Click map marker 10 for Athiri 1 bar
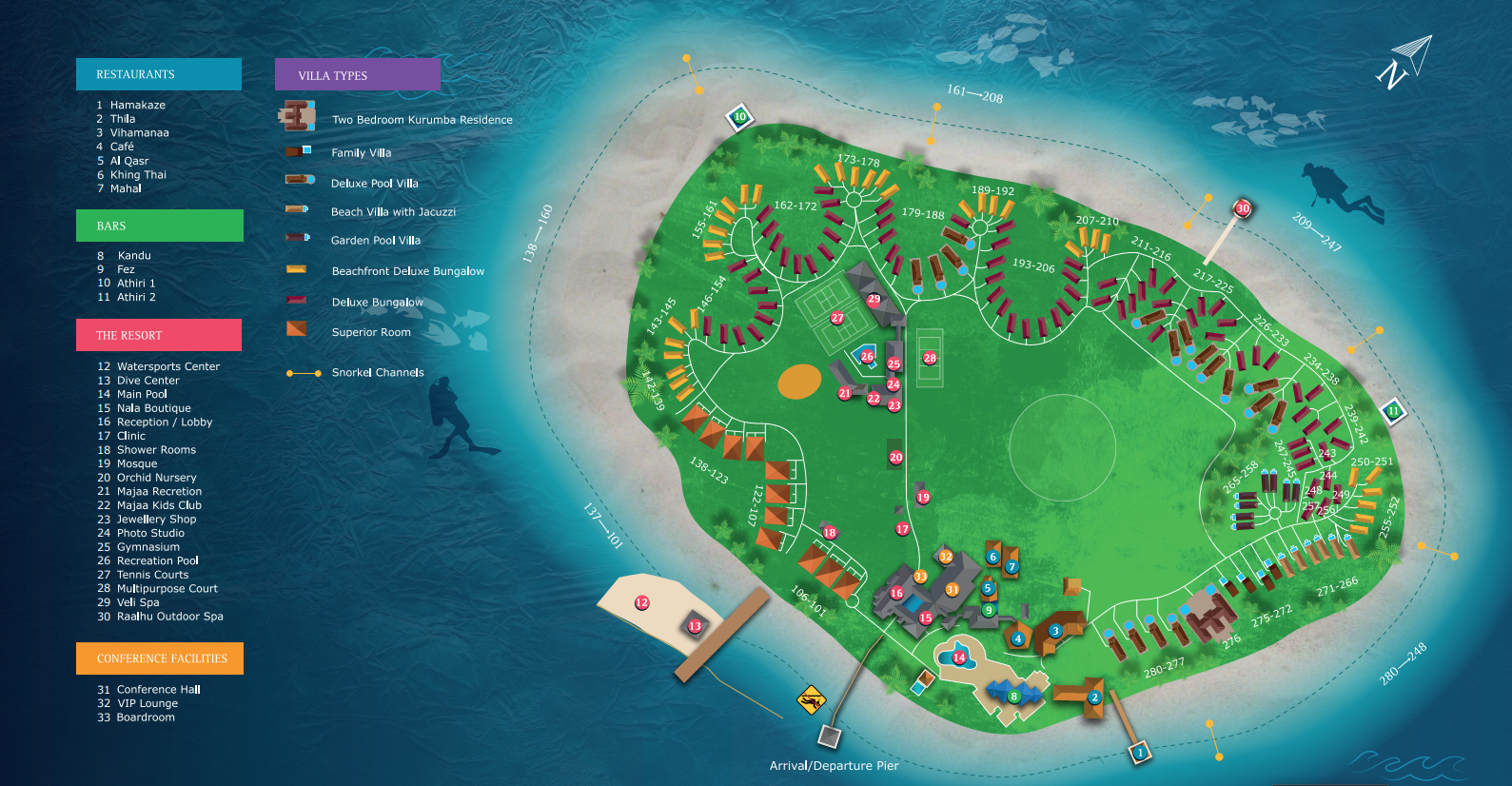Screen dimensions: 1512x786 739,117
